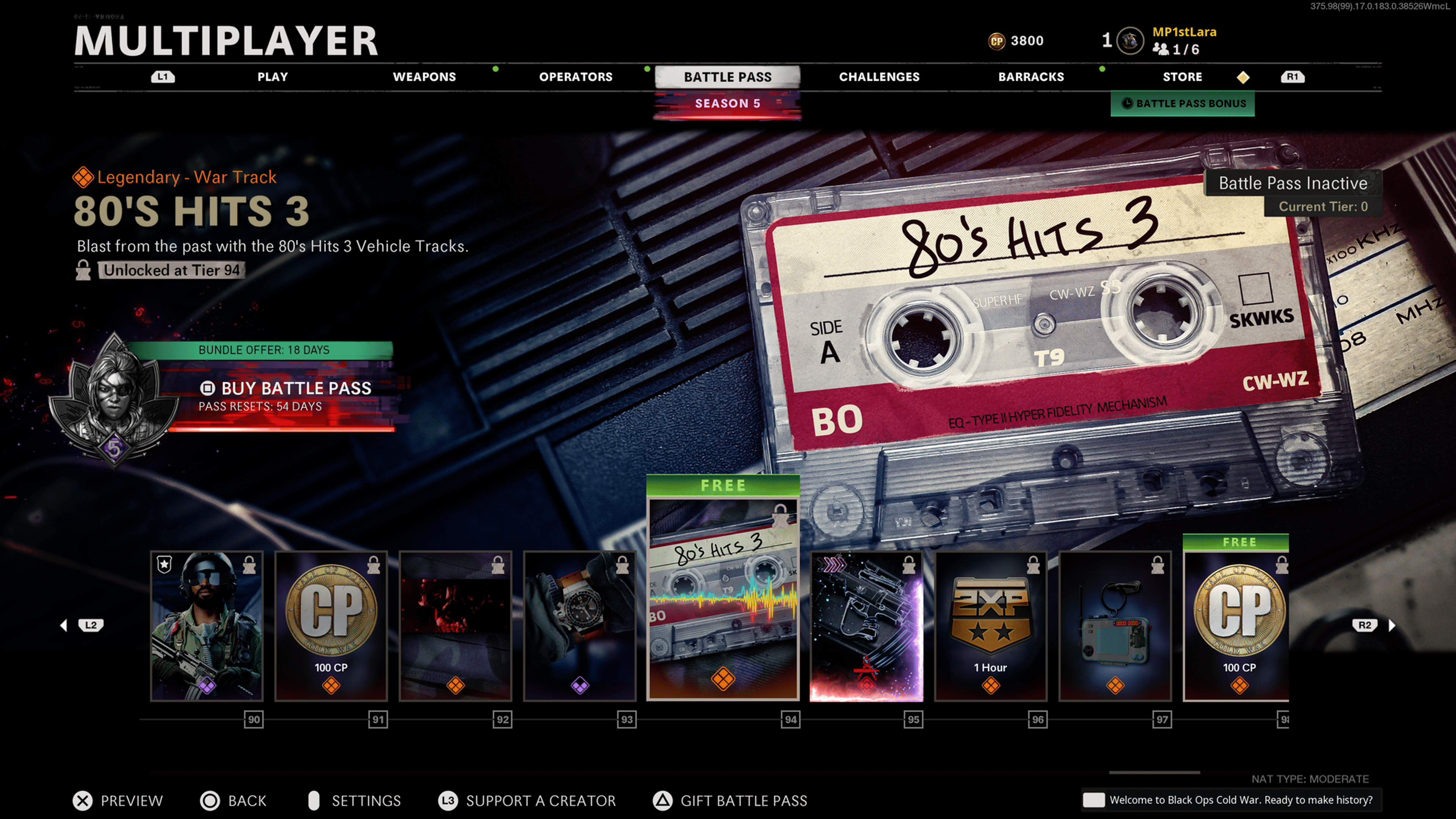Click the Battle Pass Bonus button
The width and height of the screenshot is (1456, 819).
point(1183,104)
